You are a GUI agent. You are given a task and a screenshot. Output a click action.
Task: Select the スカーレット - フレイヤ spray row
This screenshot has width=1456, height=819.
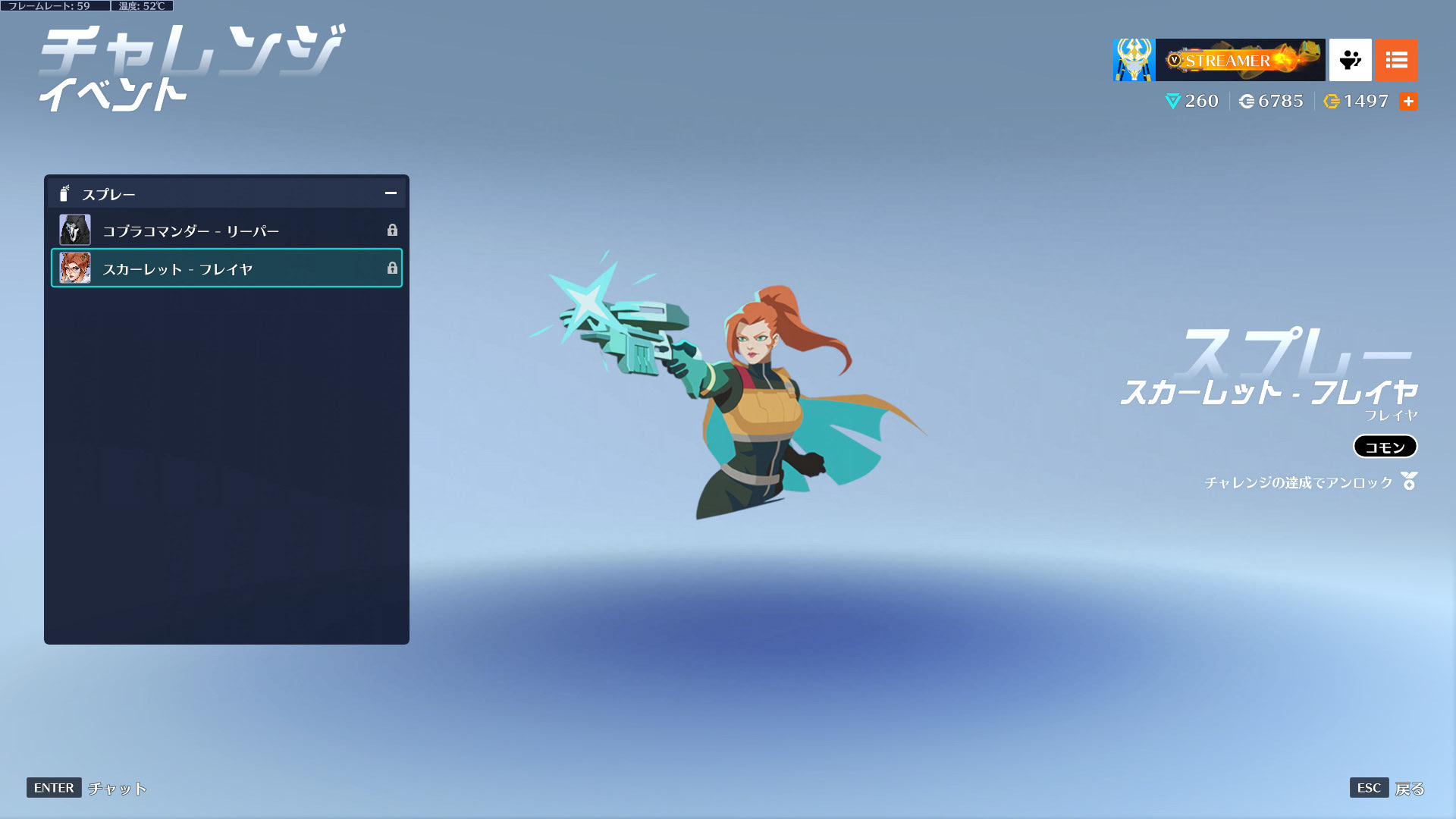point(226,268)
